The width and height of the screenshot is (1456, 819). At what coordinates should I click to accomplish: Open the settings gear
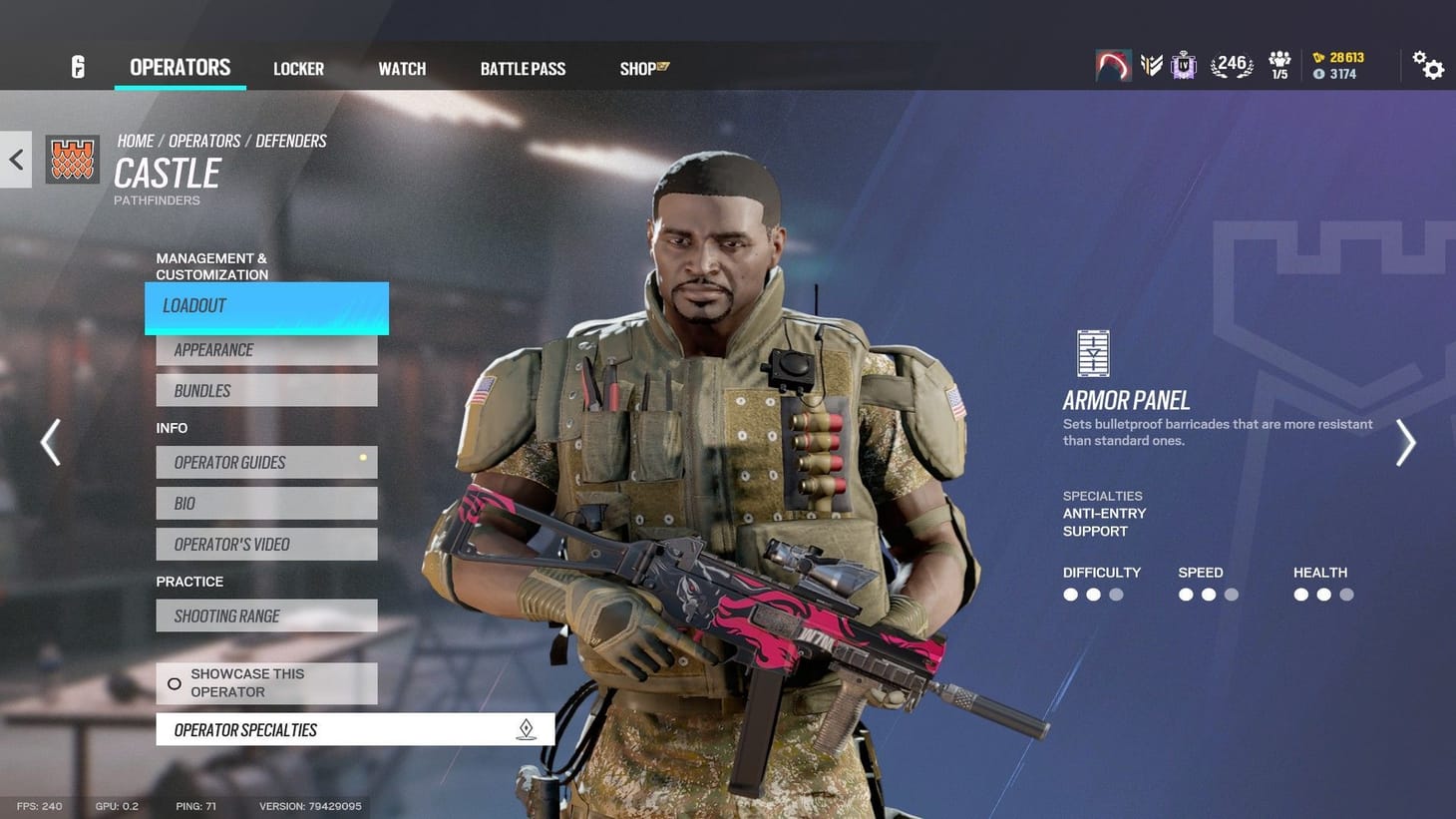(x=1430, y=64)
